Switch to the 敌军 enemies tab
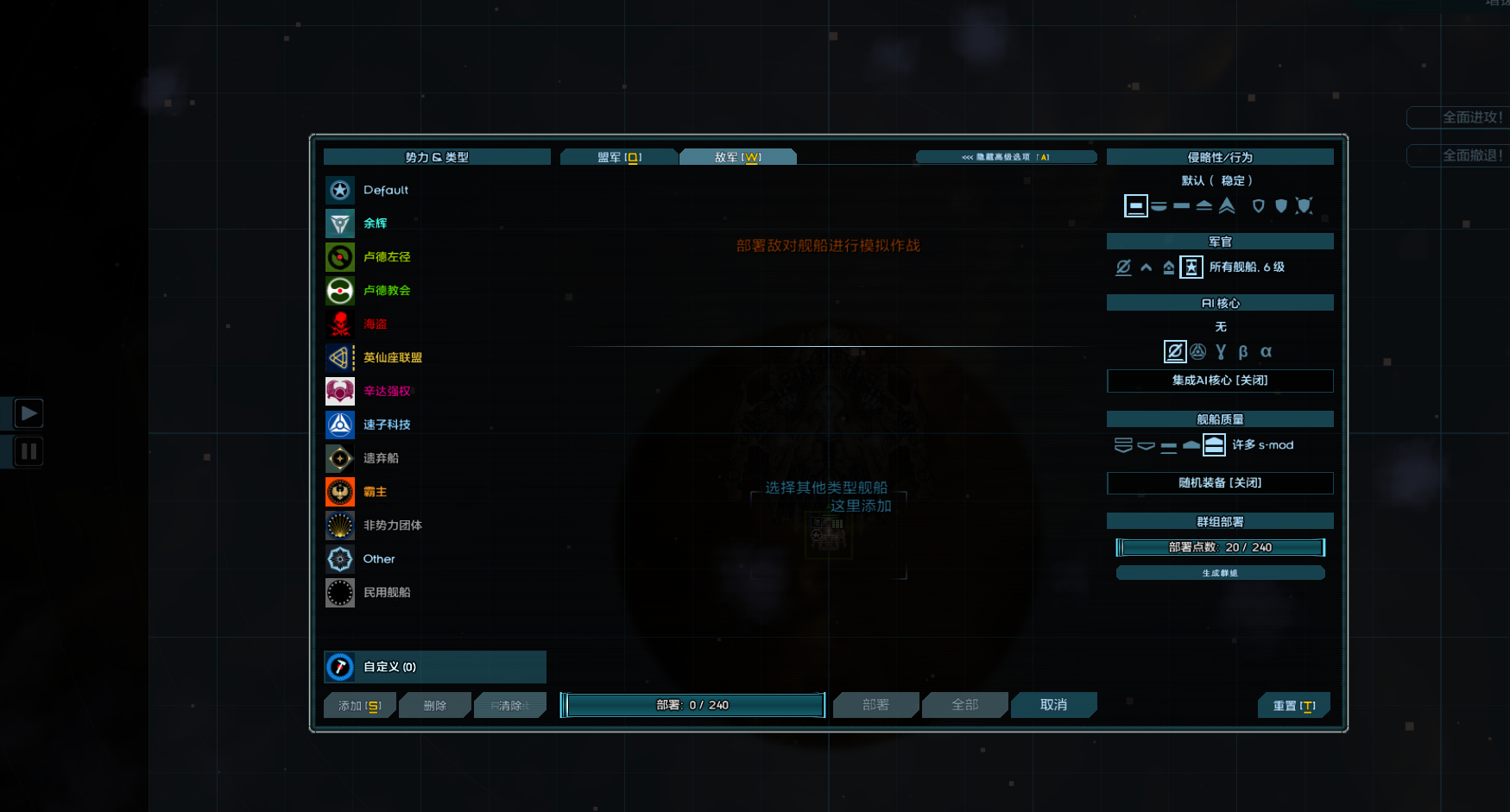This screenshot has height=812, width=1510. (x=737, y=157)
